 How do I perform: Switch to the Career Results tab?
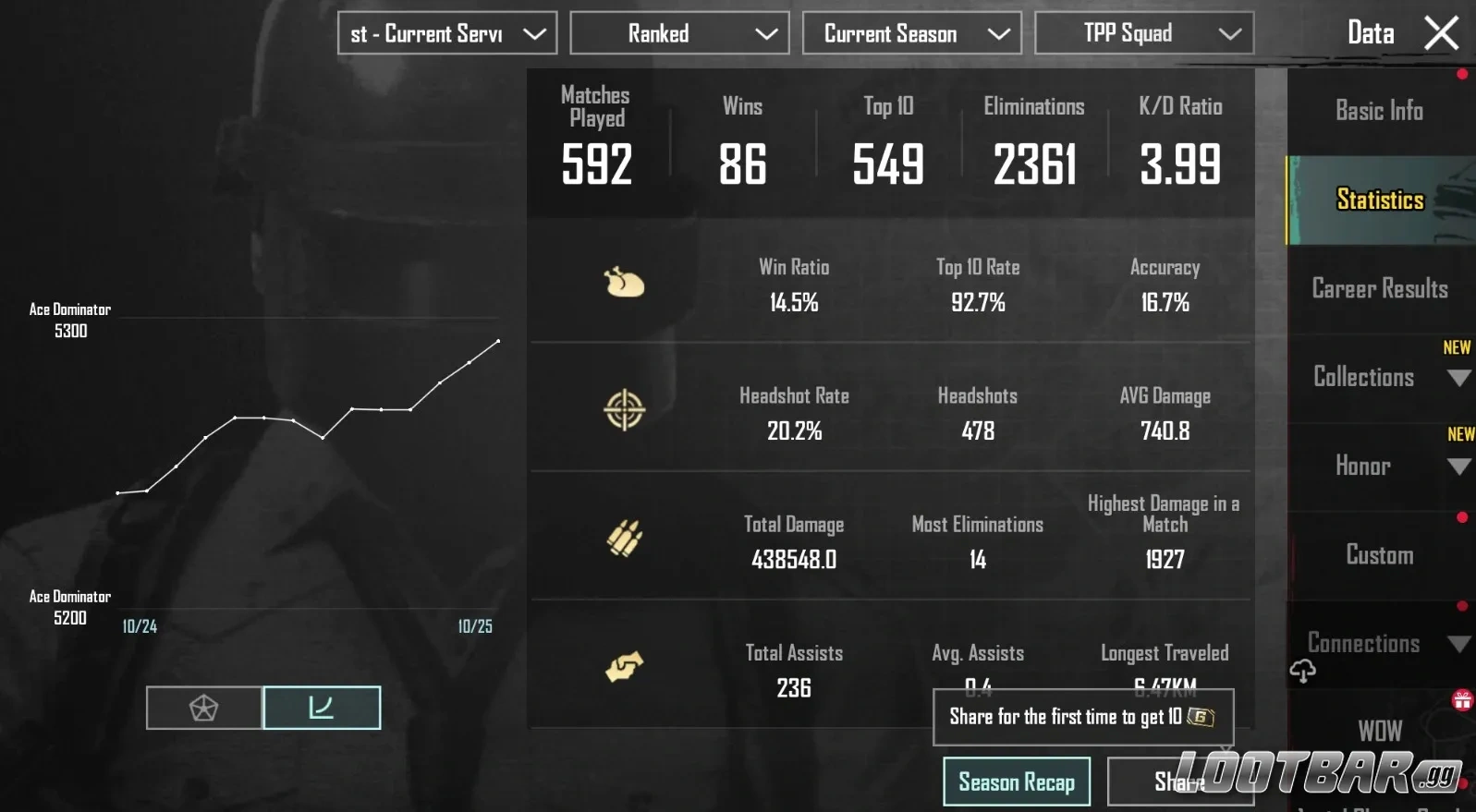click(x=1379, y=288)
